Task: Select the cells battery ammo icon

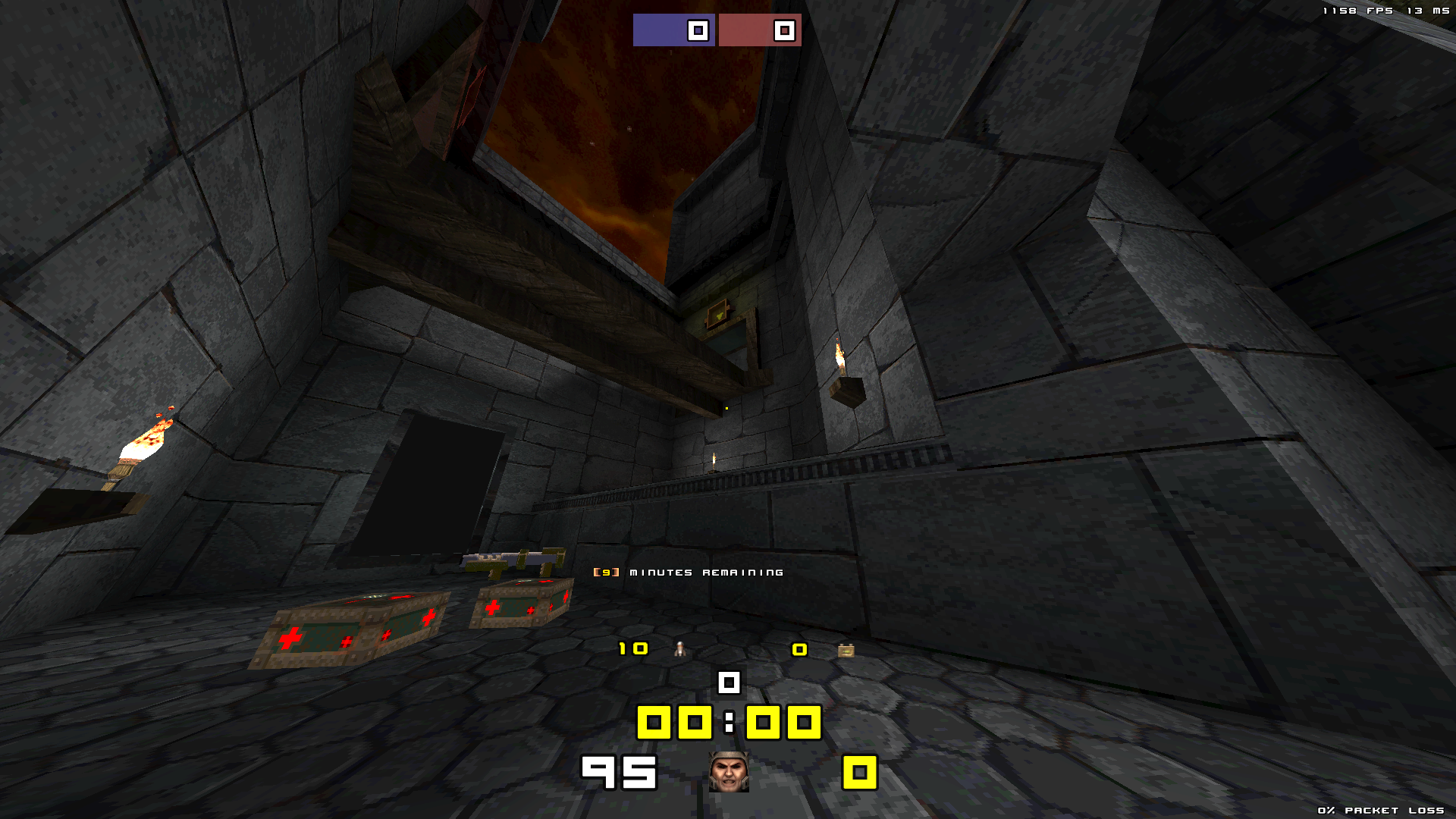Action: coord(846,650)
